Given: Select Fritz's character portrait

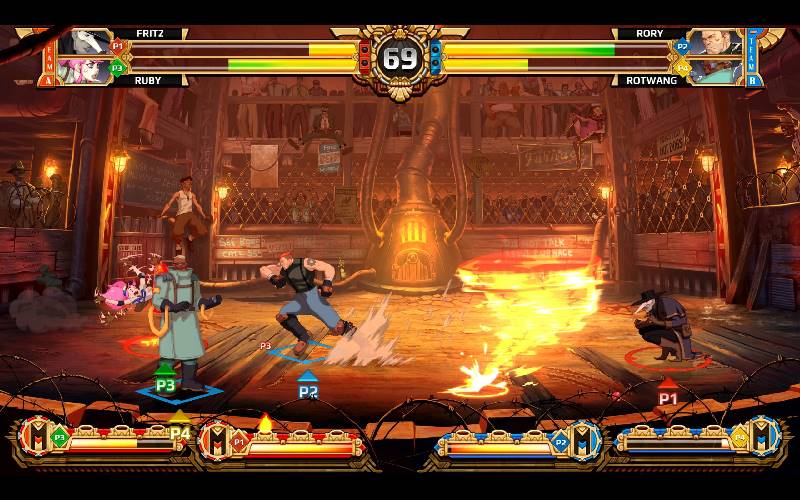Looking at the screenshot, I should tap(83, 43).
